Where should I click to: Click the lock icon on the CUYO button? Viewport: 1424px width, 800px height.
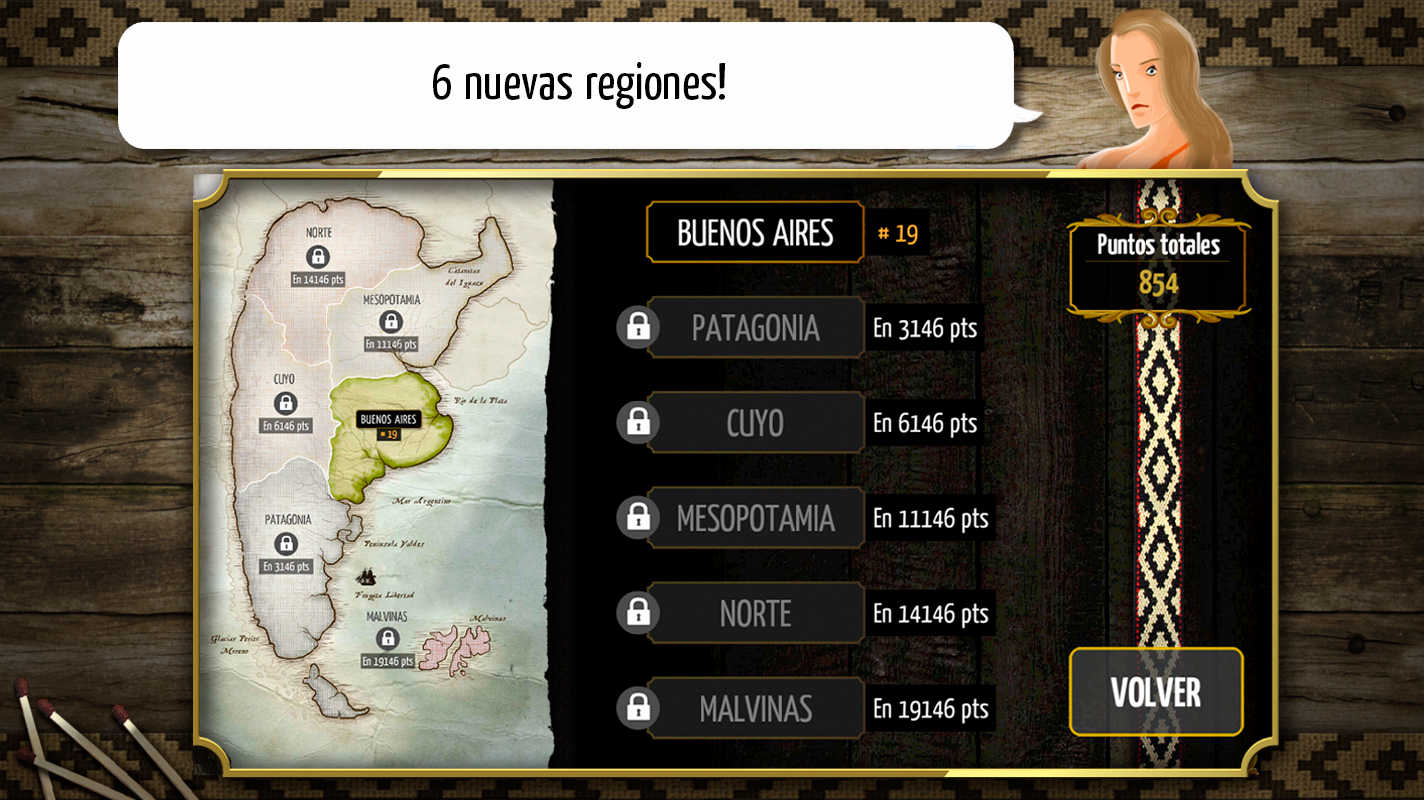click(x=640, y=422)
